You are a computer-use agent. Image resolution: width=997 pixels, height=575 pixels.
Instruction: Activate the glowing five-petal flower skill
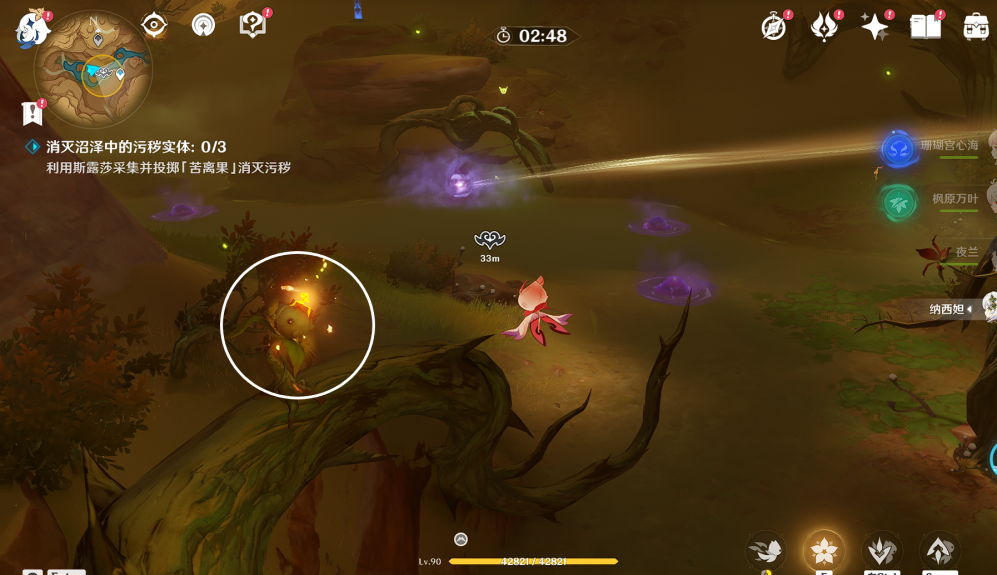[x=824, y=550]
